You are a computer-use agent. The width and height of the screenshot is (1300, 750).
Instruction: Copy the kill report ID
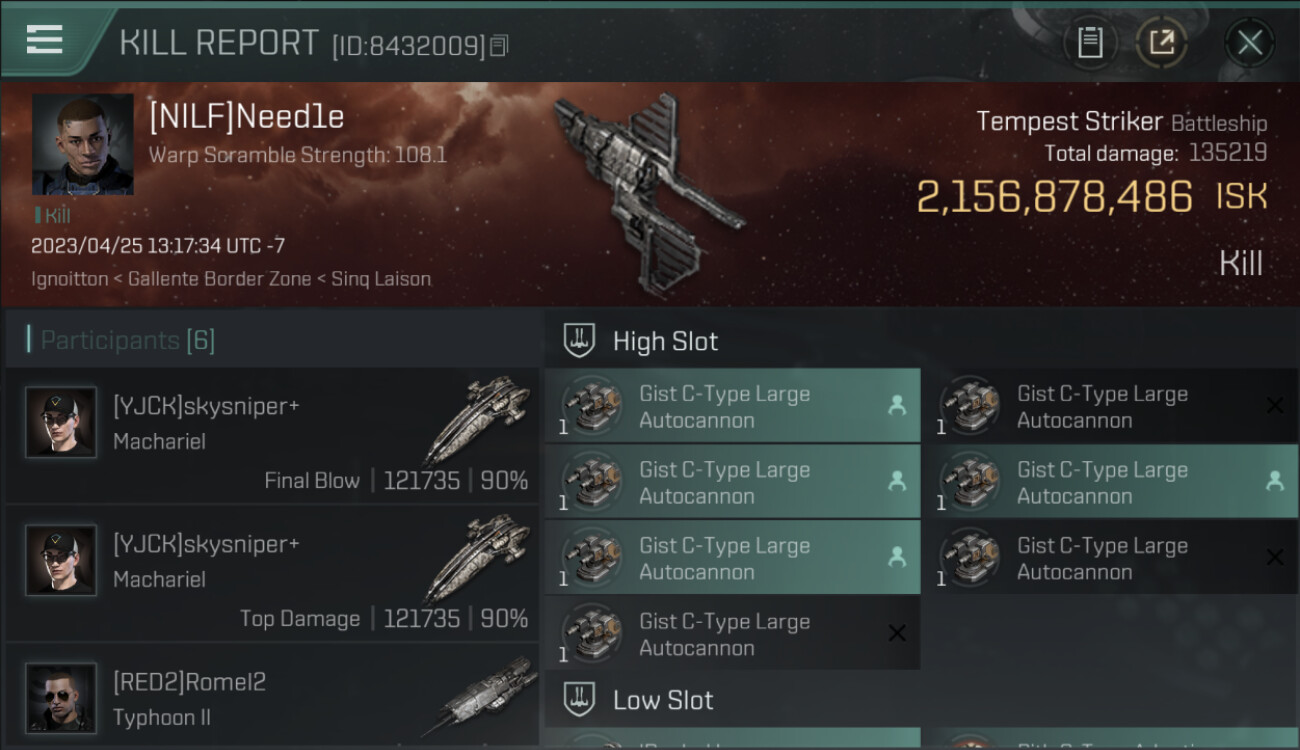499,45
